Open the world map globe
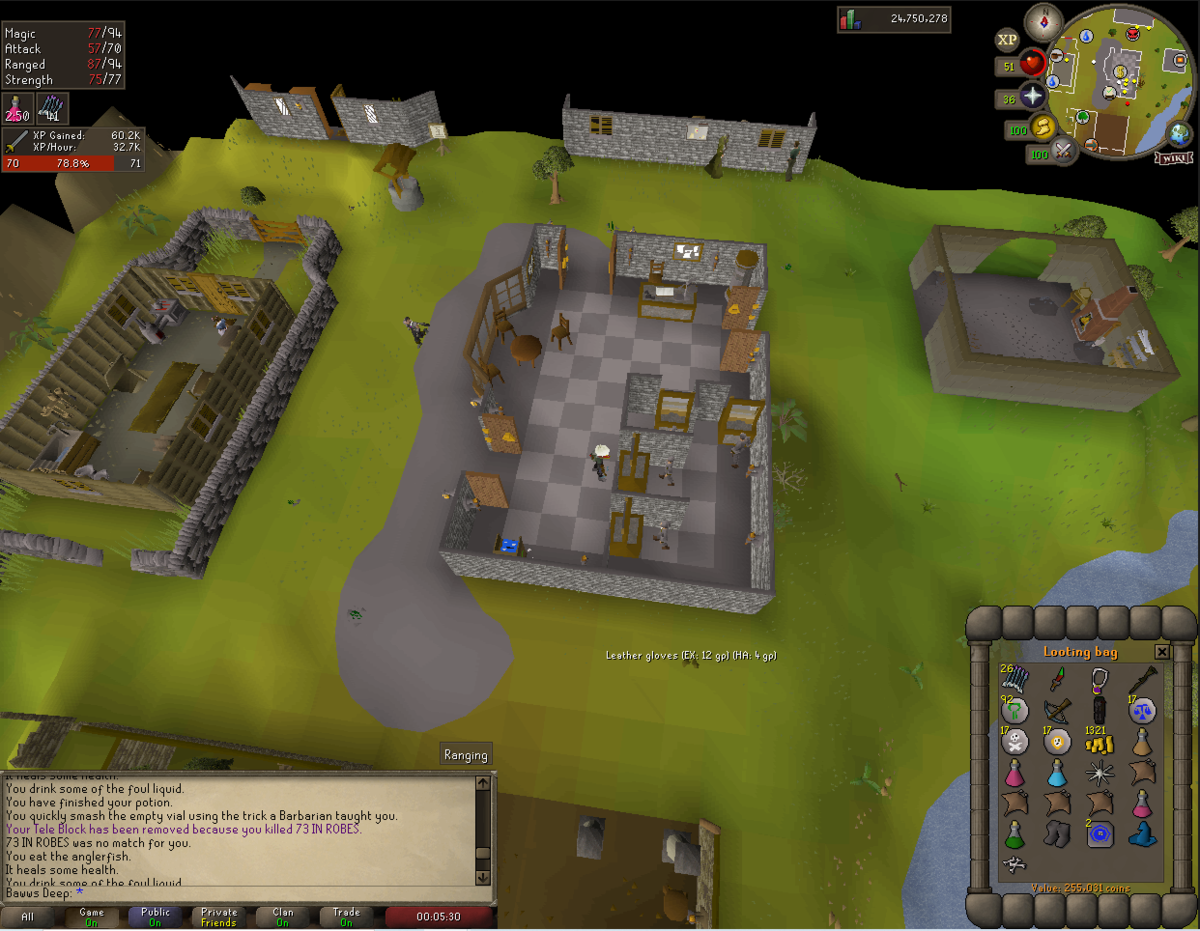Image resolution: width=1200 pixels, height=931 pixels. tap(1179, 133)
